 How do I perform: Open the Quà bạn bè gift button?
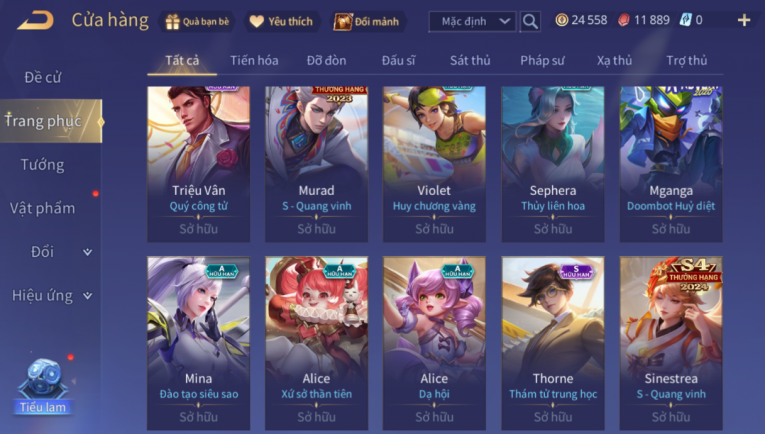(197, 21)
